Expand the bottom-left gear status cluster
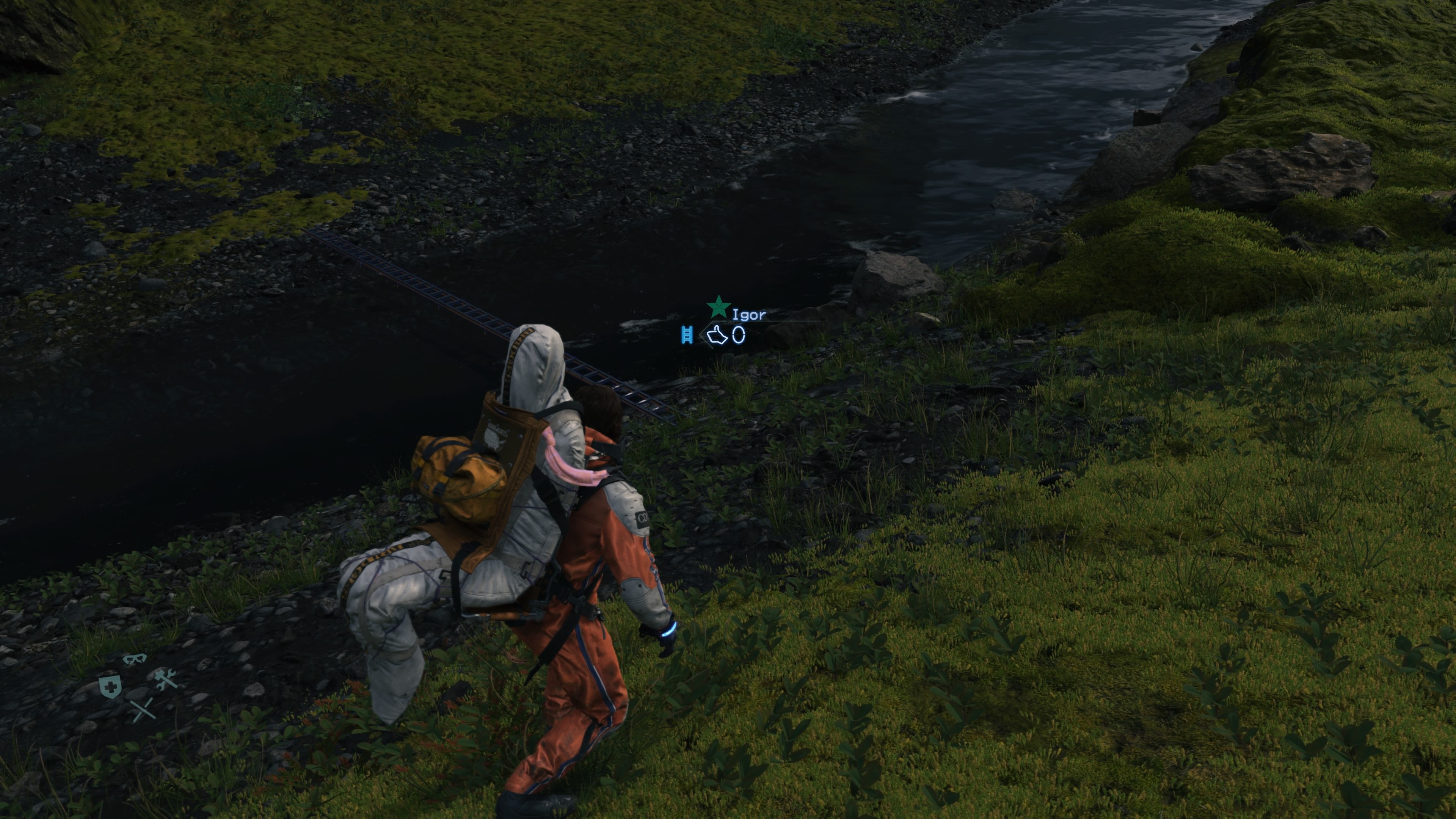1456x819 pixels. pos(138,684)
